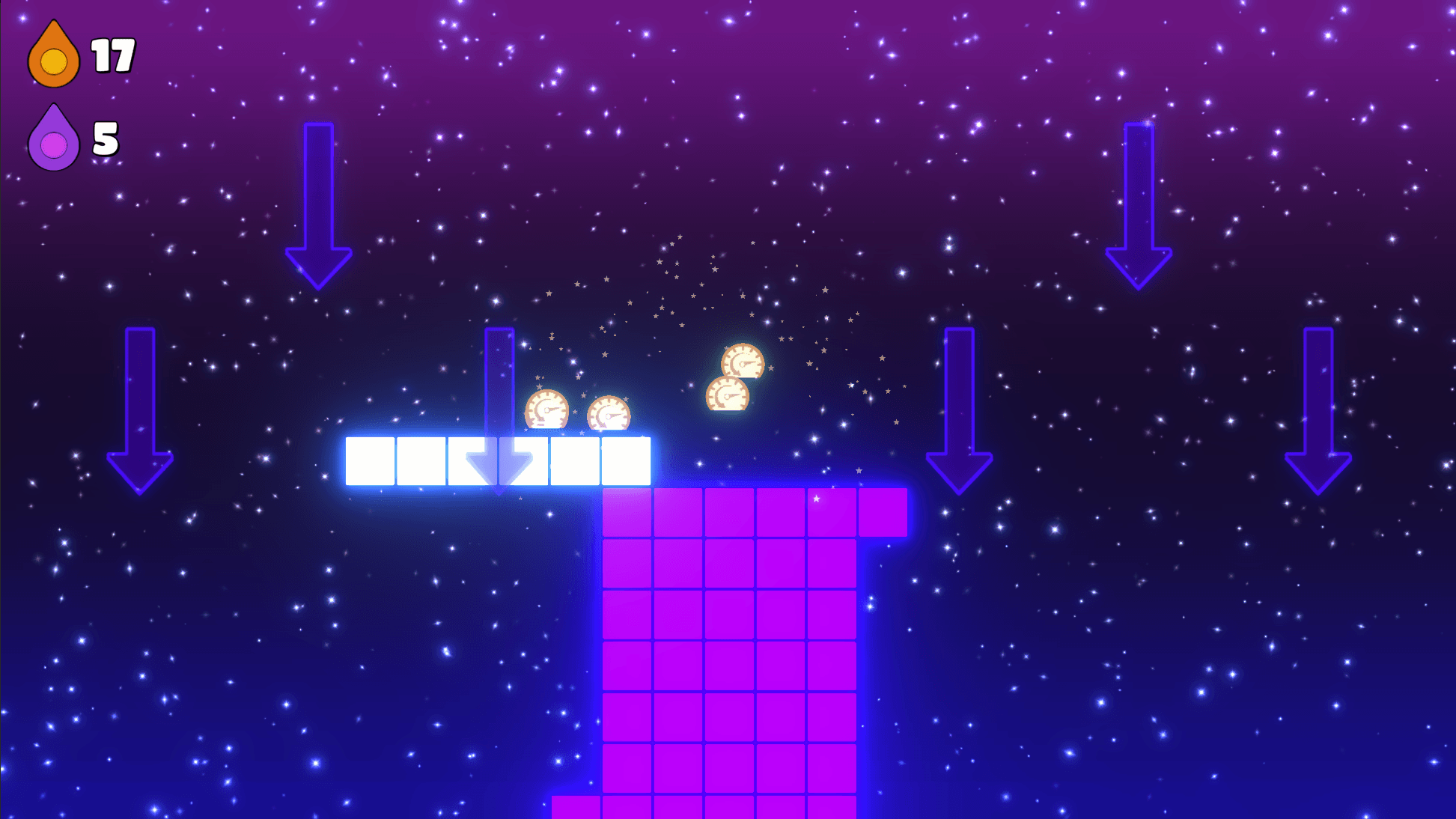Click the number 17 counter label
Screen dimensions: 1456x819
111,55
